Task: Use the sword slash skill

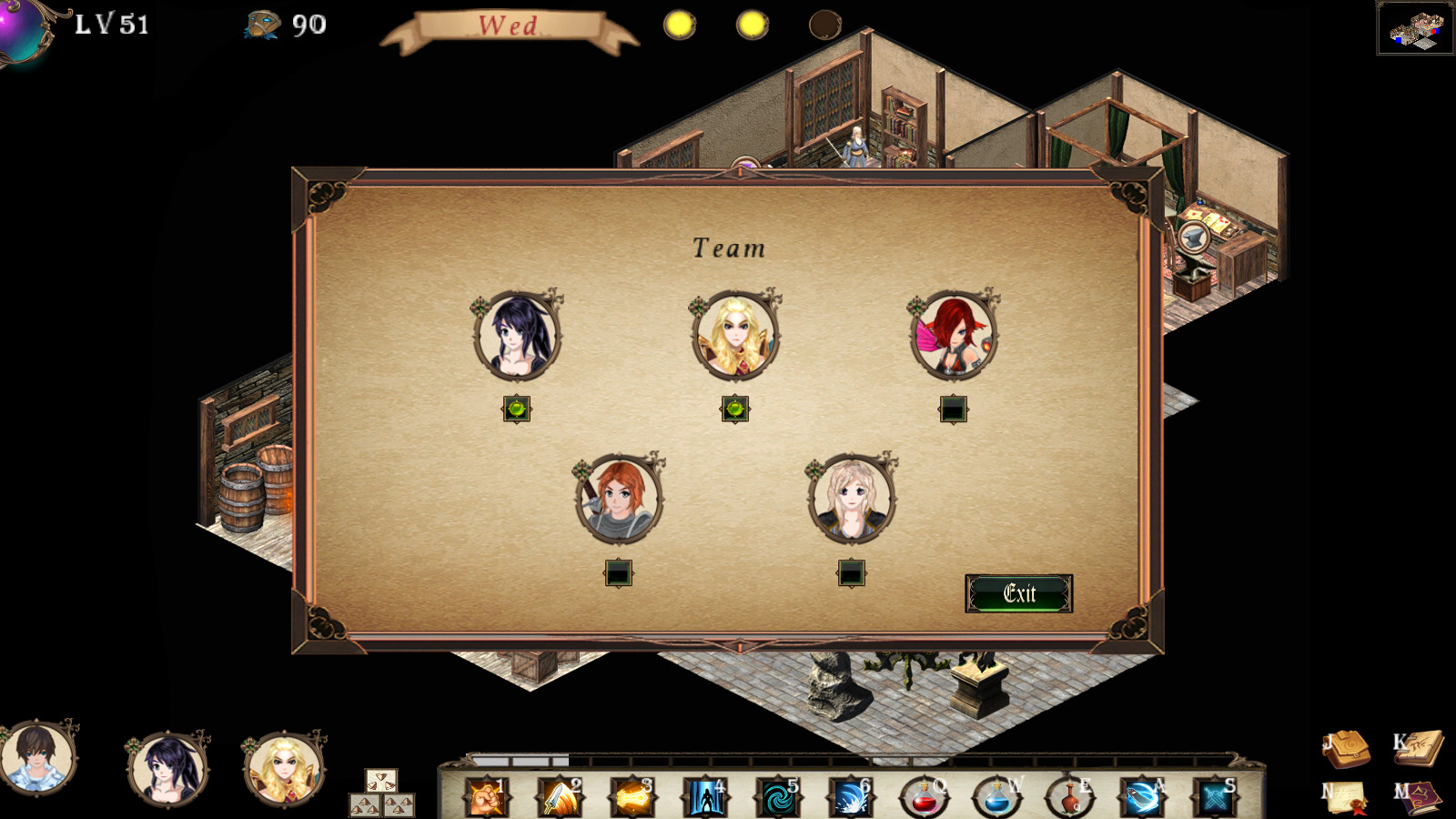Action: 560,798
